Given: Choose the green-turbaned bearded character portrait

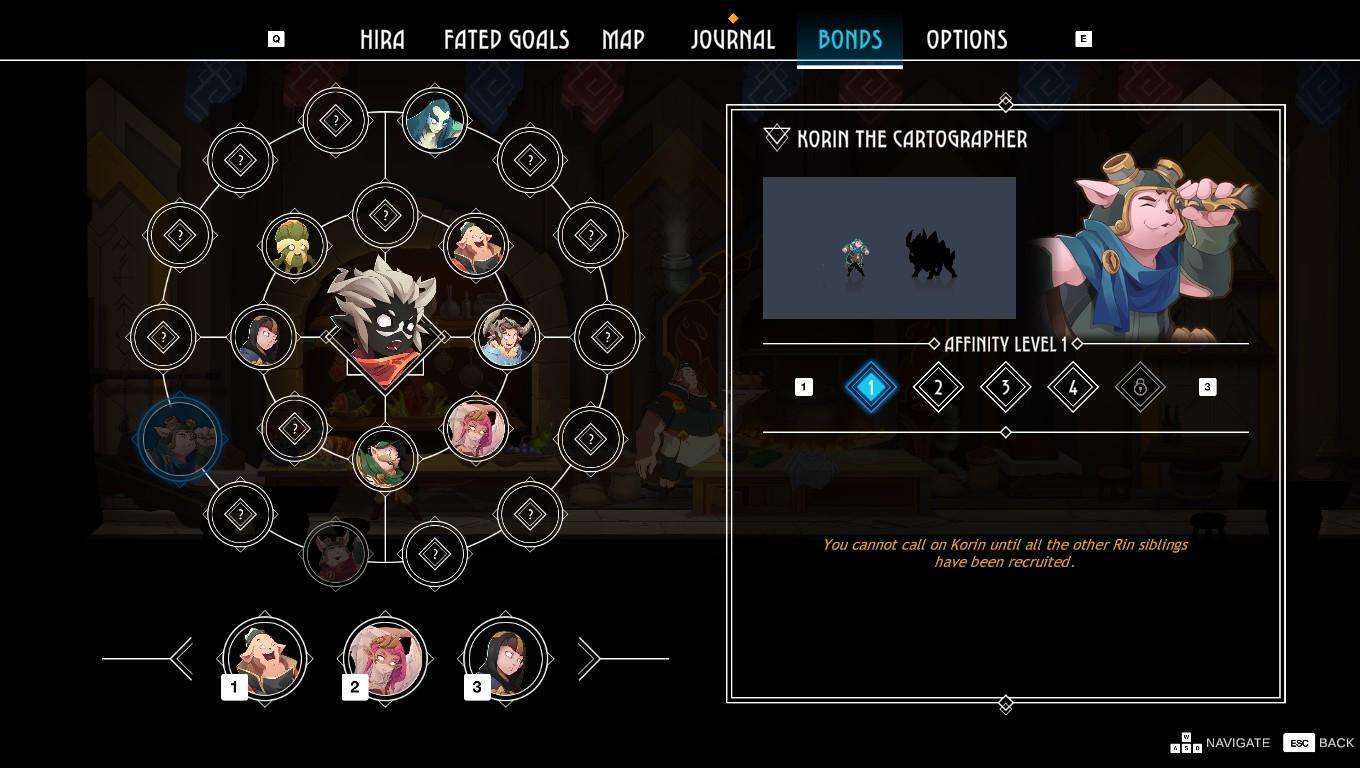Looking at the screenshot, I should click(294, 246).
